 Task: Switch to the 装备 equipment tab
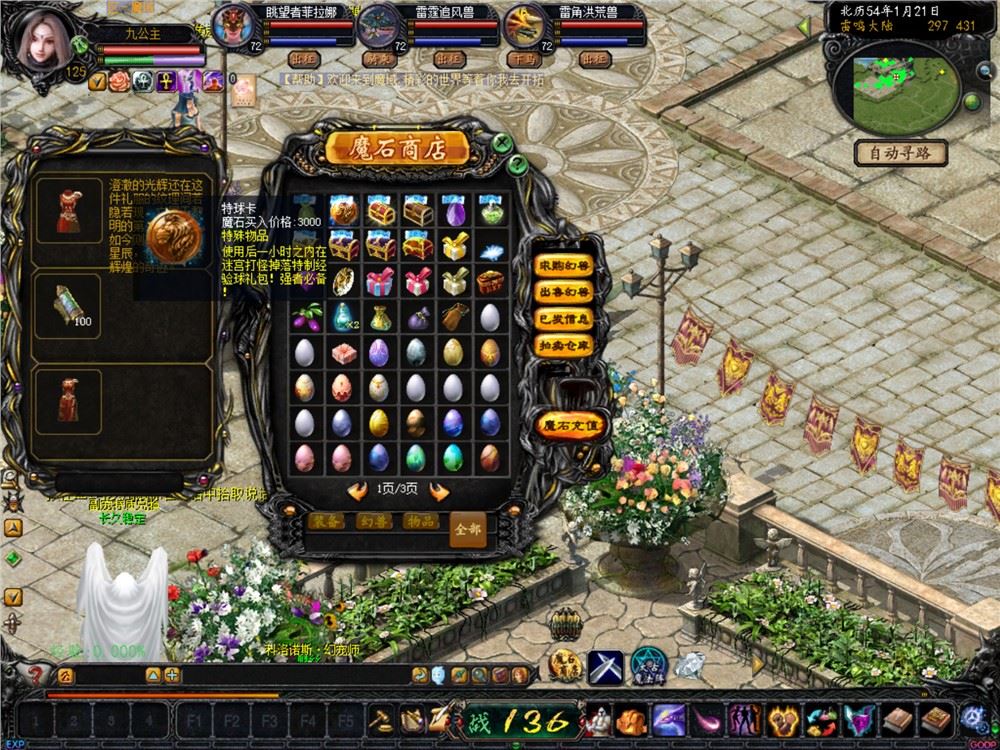pos(326,522)
